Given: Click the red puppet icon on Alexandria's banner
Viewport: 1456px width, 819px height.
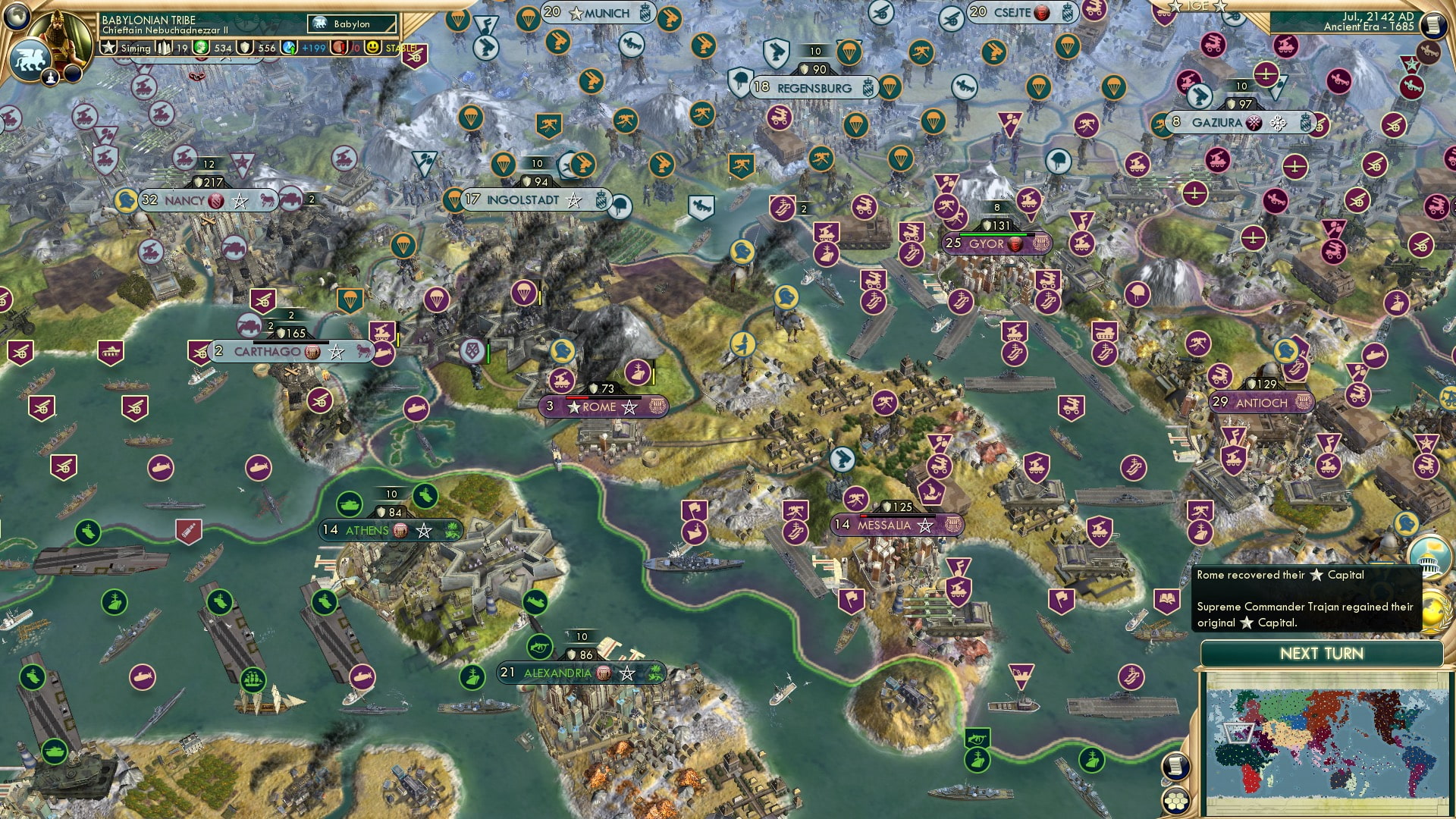Looking at the screenshot, I should coord(602,672).
